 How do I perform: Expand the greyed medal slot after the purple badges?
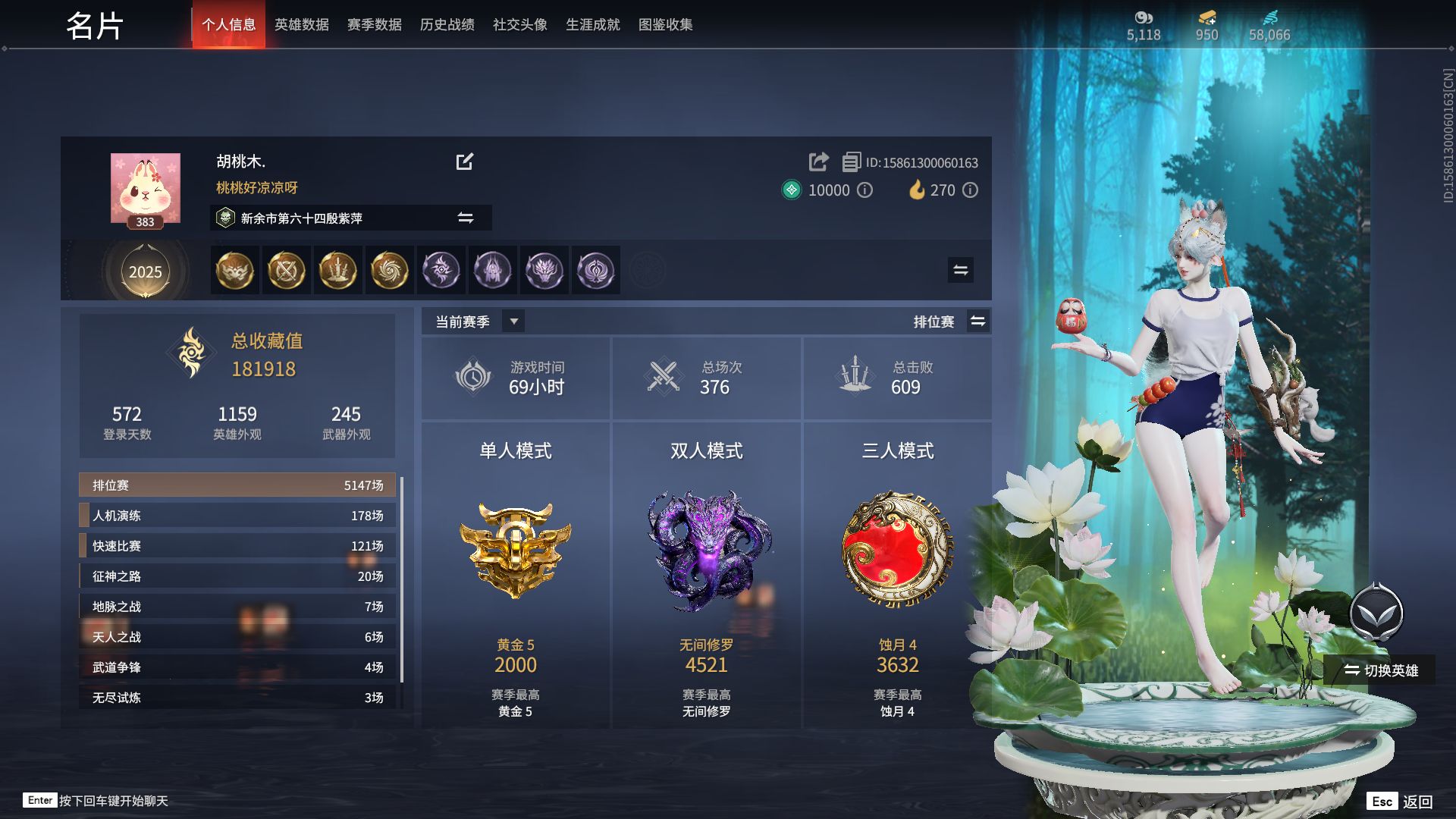click(646, 270)
